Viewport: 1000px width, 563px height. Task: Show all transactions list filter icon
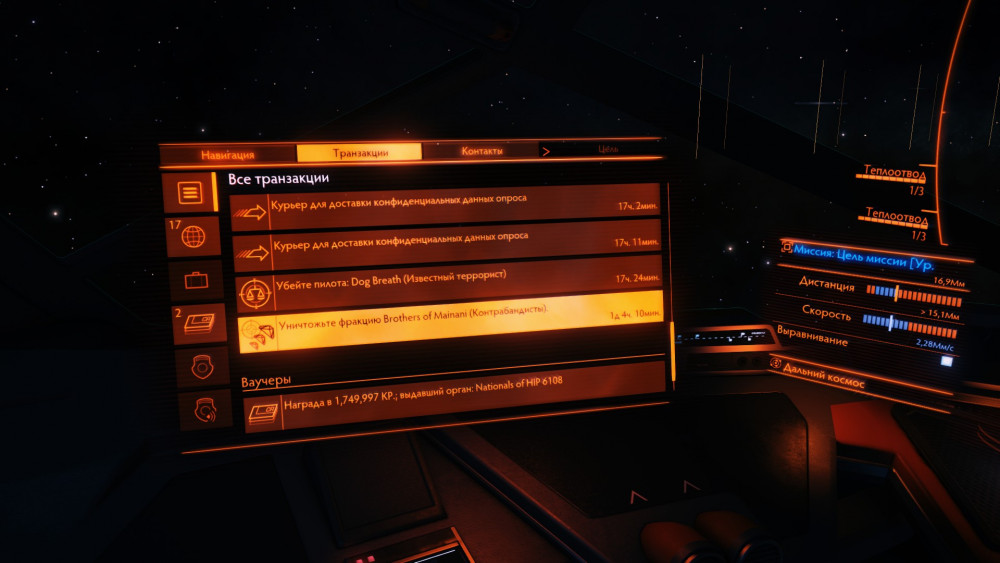point(191,191)
